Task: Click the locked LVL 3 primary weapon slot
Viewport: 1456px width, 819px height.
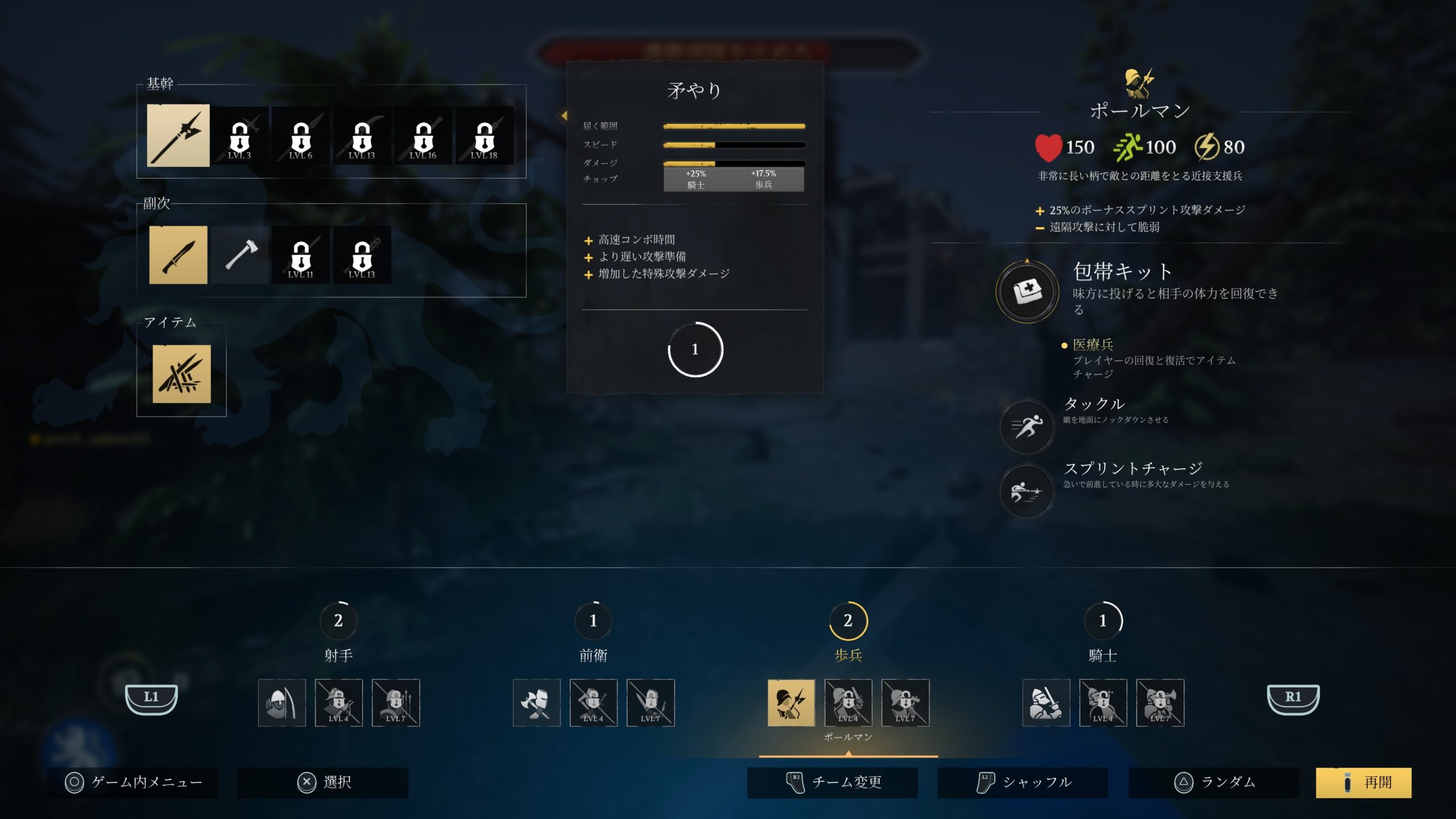Action: click(239, 135)
